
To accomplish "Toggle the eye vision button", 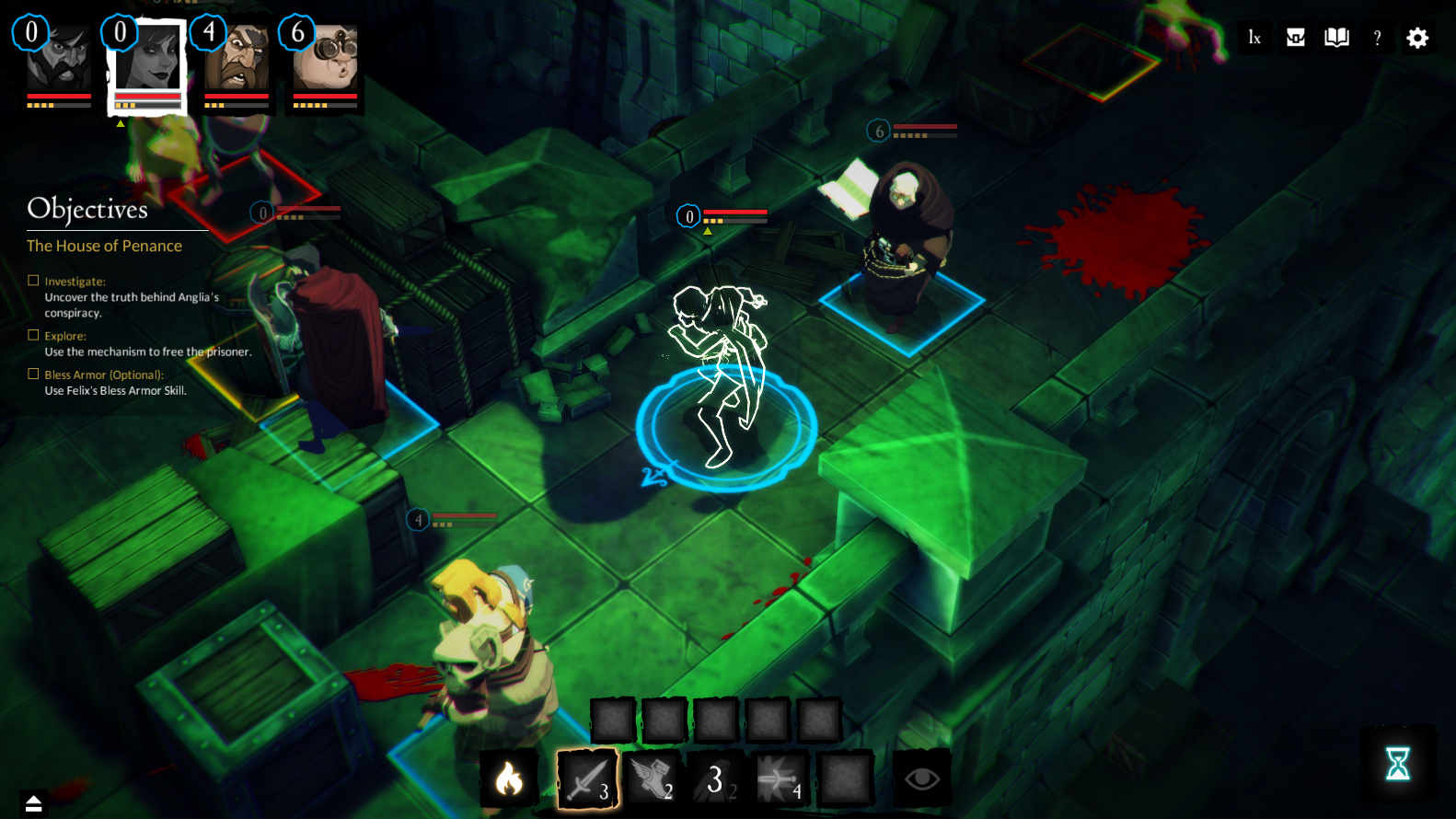I will click(x=921, y=779).
